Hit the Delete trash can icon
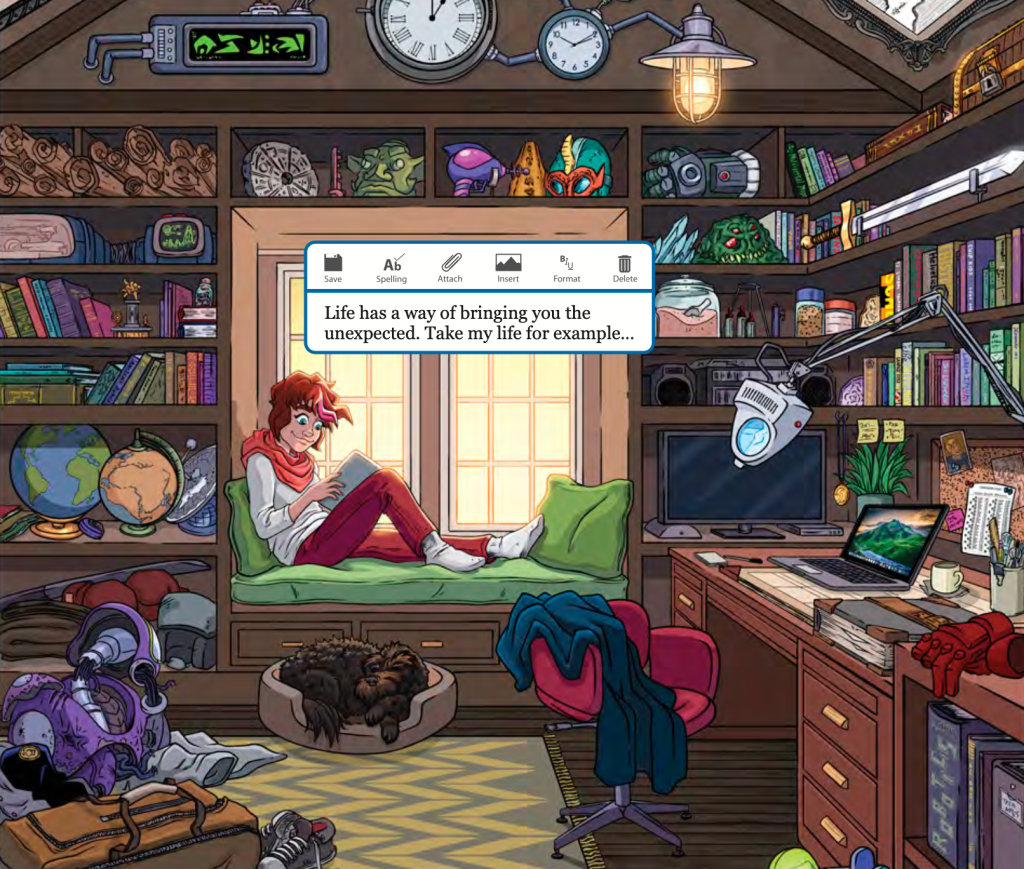This screenshot has width=1024, height=869. point(625,267)
